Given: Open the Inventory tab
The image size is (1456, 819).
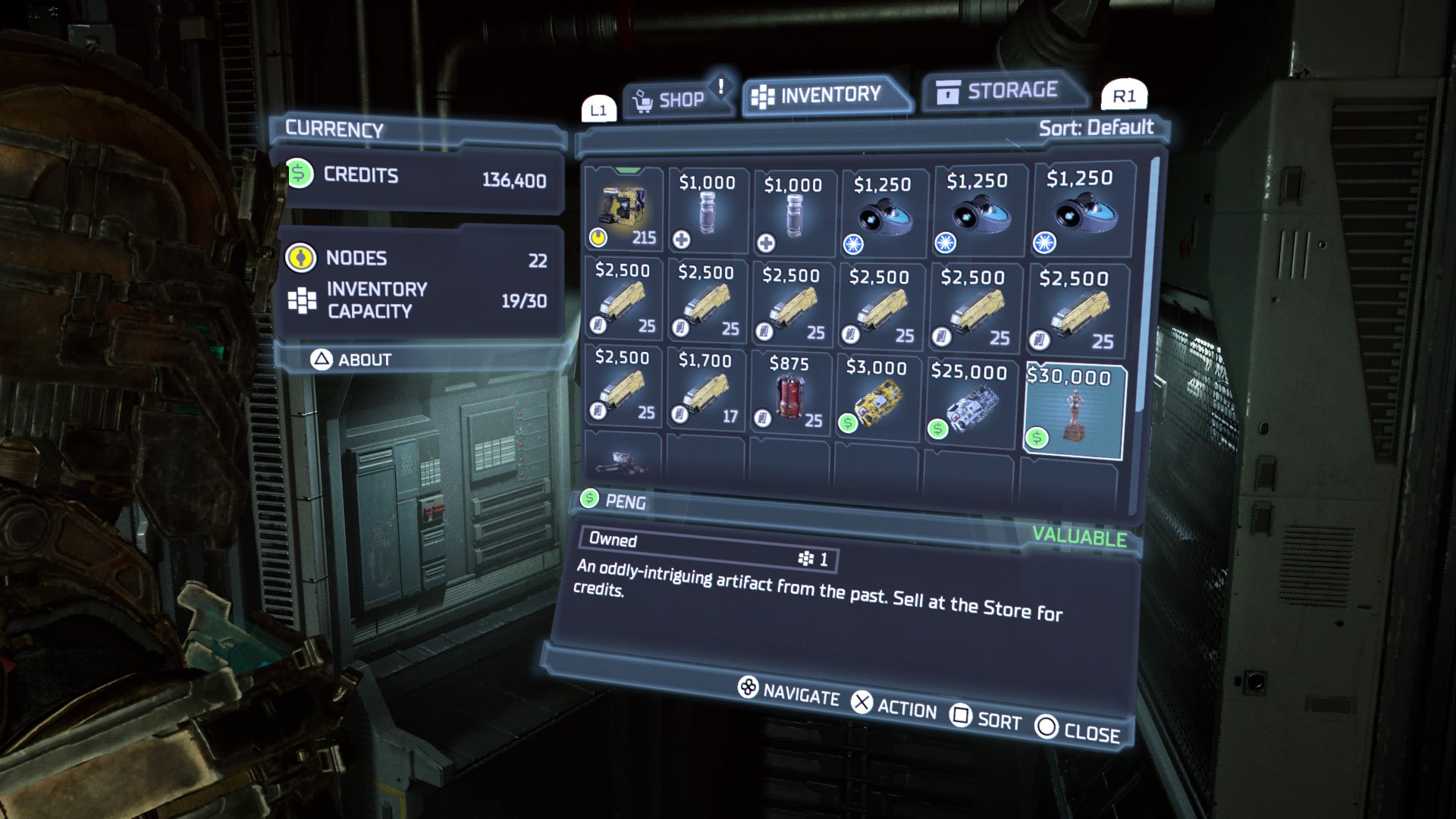Looking at the screenshot, I should tap(825, 93).
